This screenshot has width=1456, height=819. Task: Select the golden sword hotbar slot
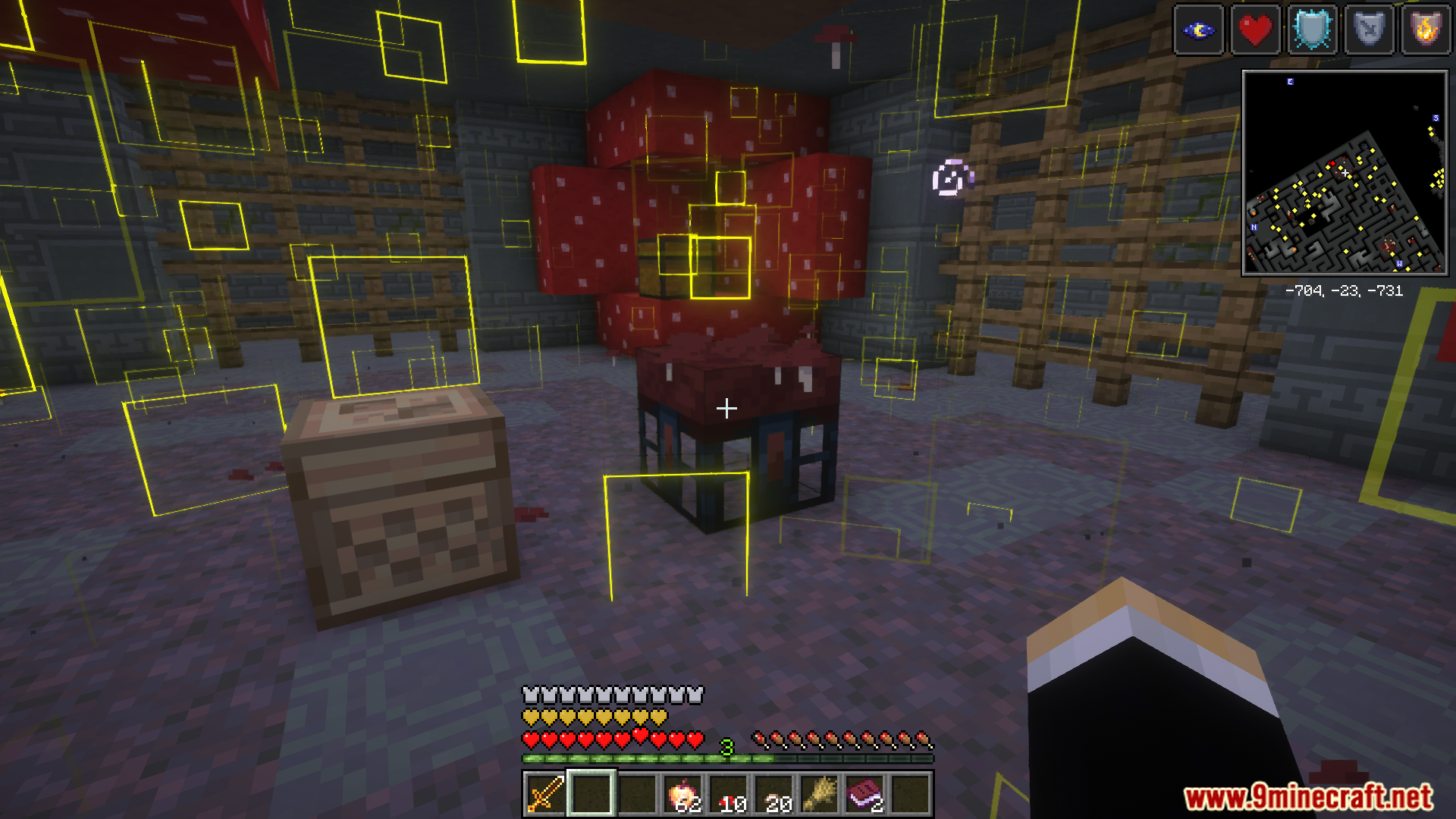(545, 794)
